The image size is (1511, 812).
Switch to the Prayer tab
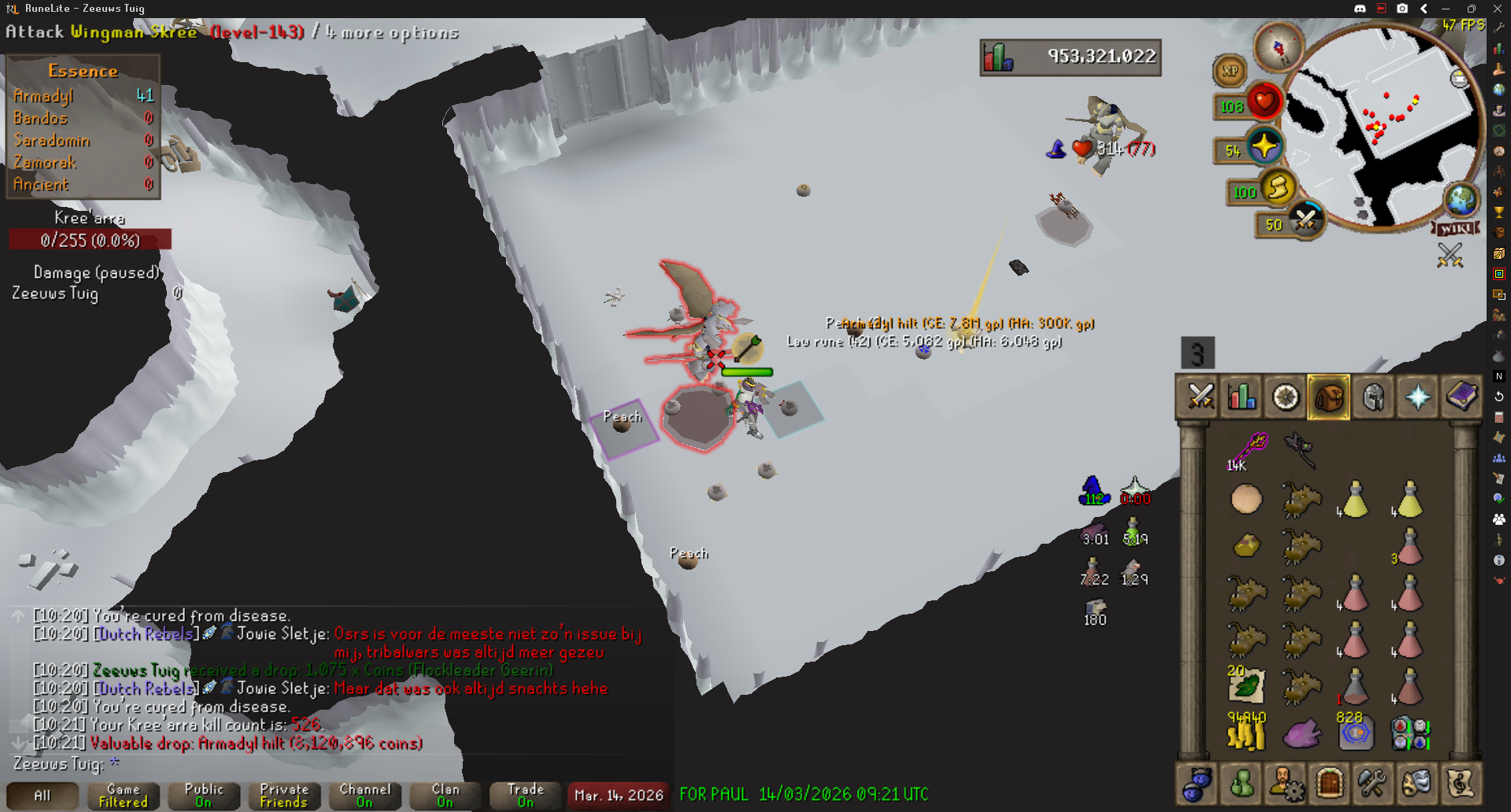pyautogui.click(x=1417, y=397)
